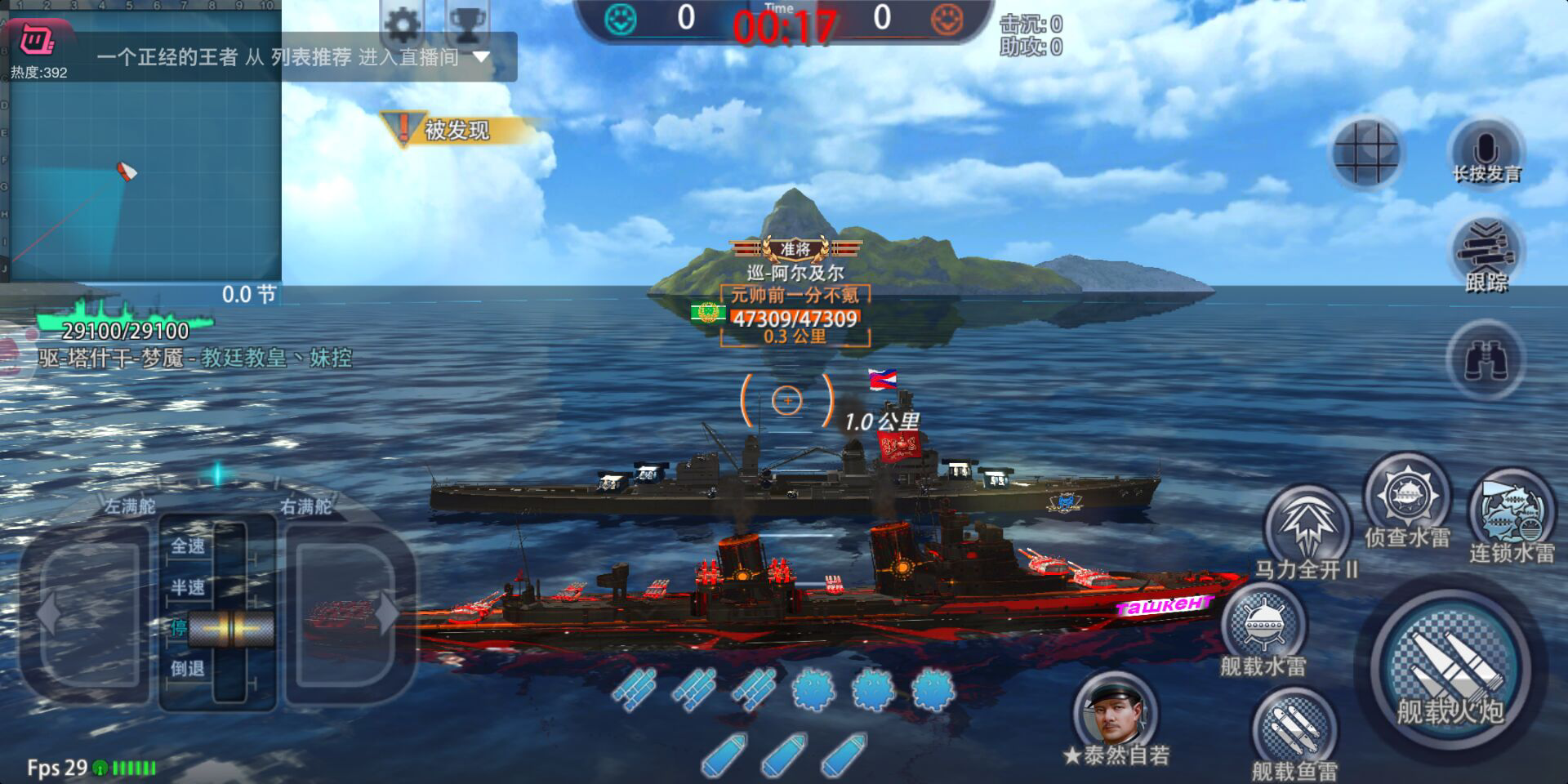Fire the 舰载火炮 main guns
This screenshot has height=784, width=1568.
tap(1450, 671)
